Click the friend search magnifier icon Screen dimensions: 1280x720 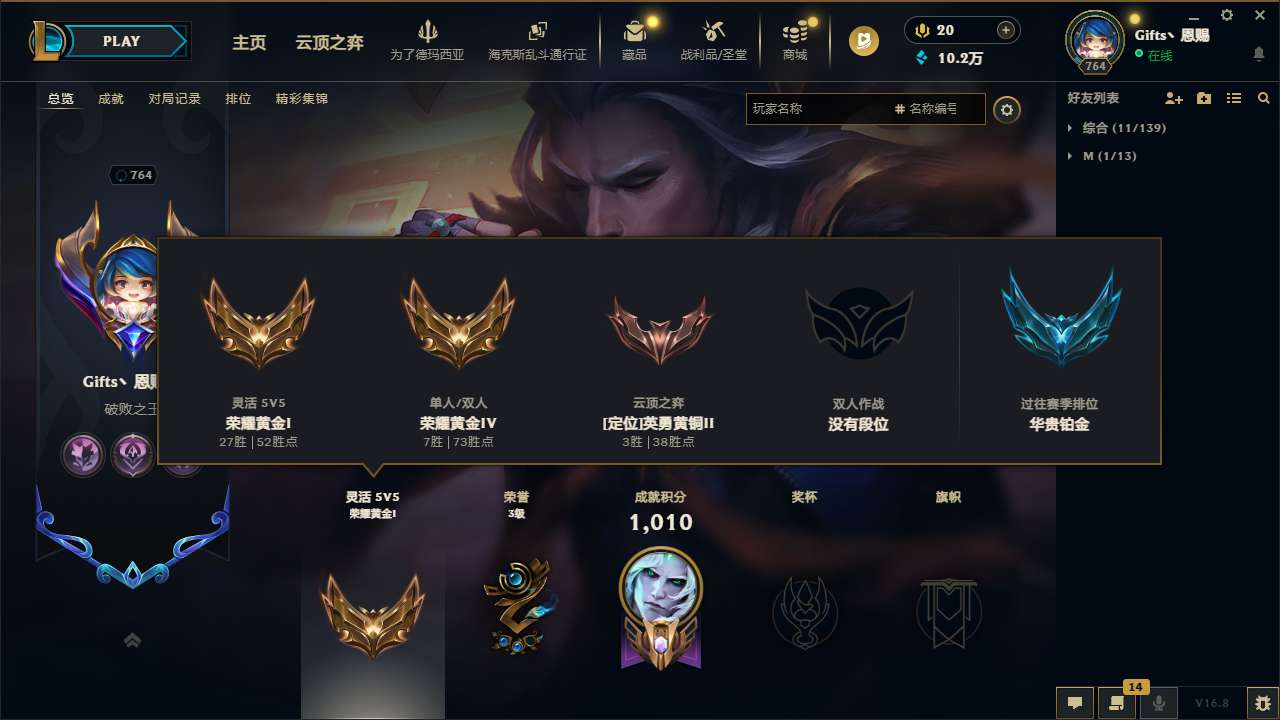tap(1264, 98)
